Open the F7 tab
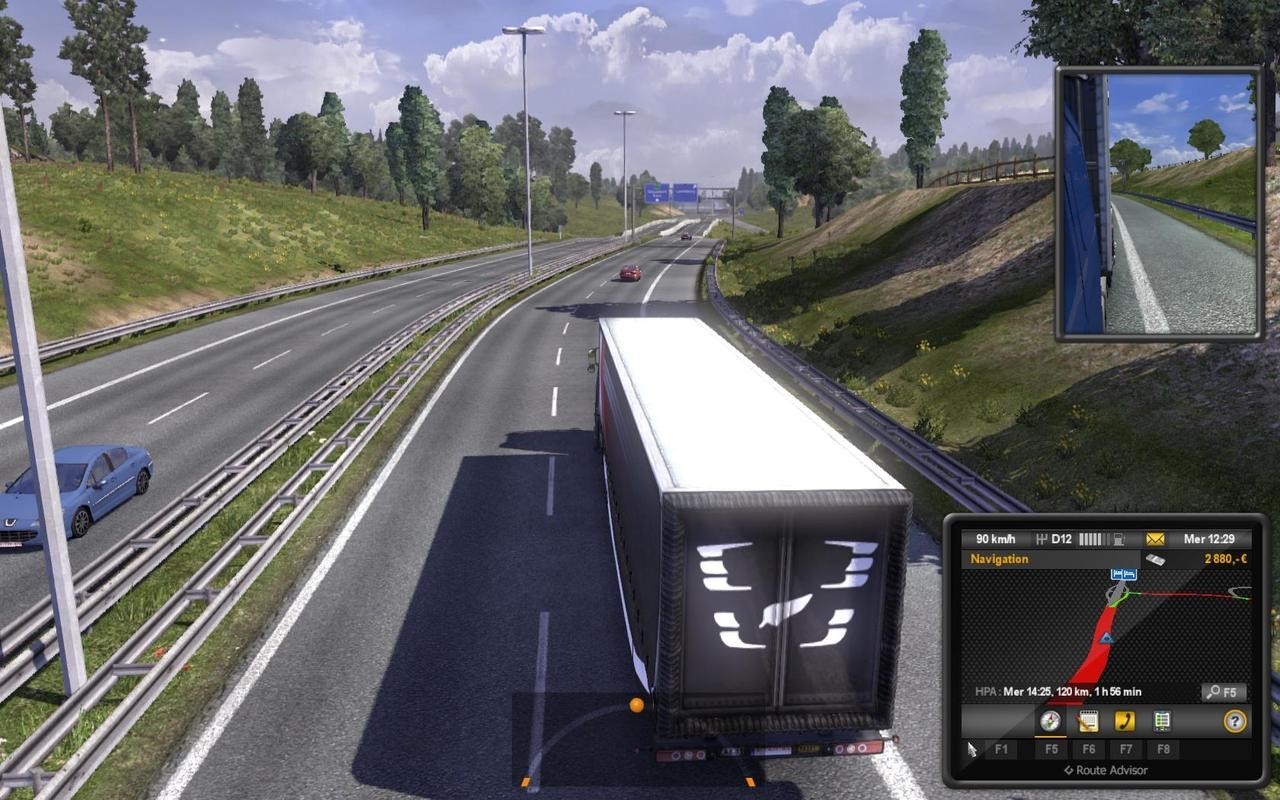 pyautogui.click(x=1126, y=749)
